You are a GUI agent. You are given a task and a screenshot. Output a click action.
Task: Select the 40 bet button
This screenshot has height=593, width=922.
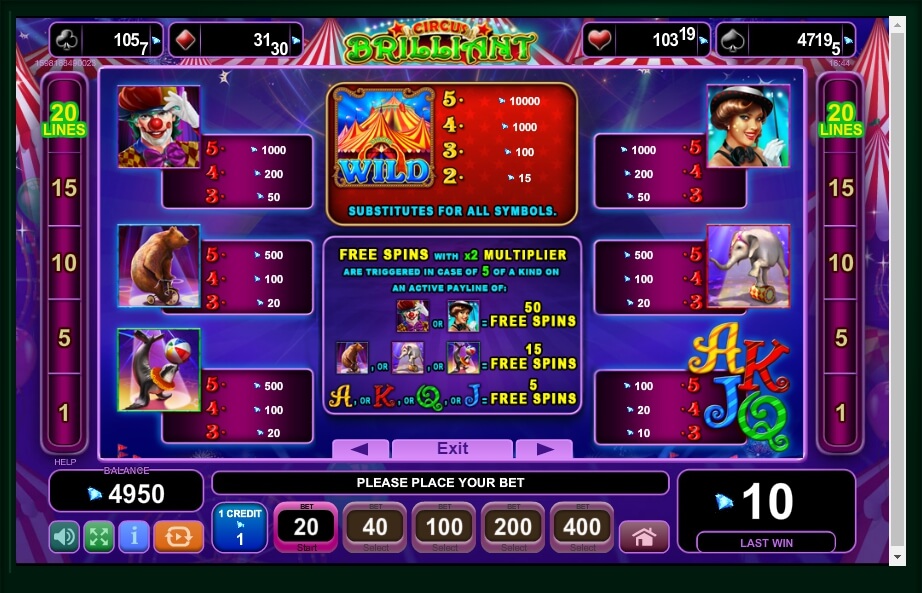click(375, 527)
